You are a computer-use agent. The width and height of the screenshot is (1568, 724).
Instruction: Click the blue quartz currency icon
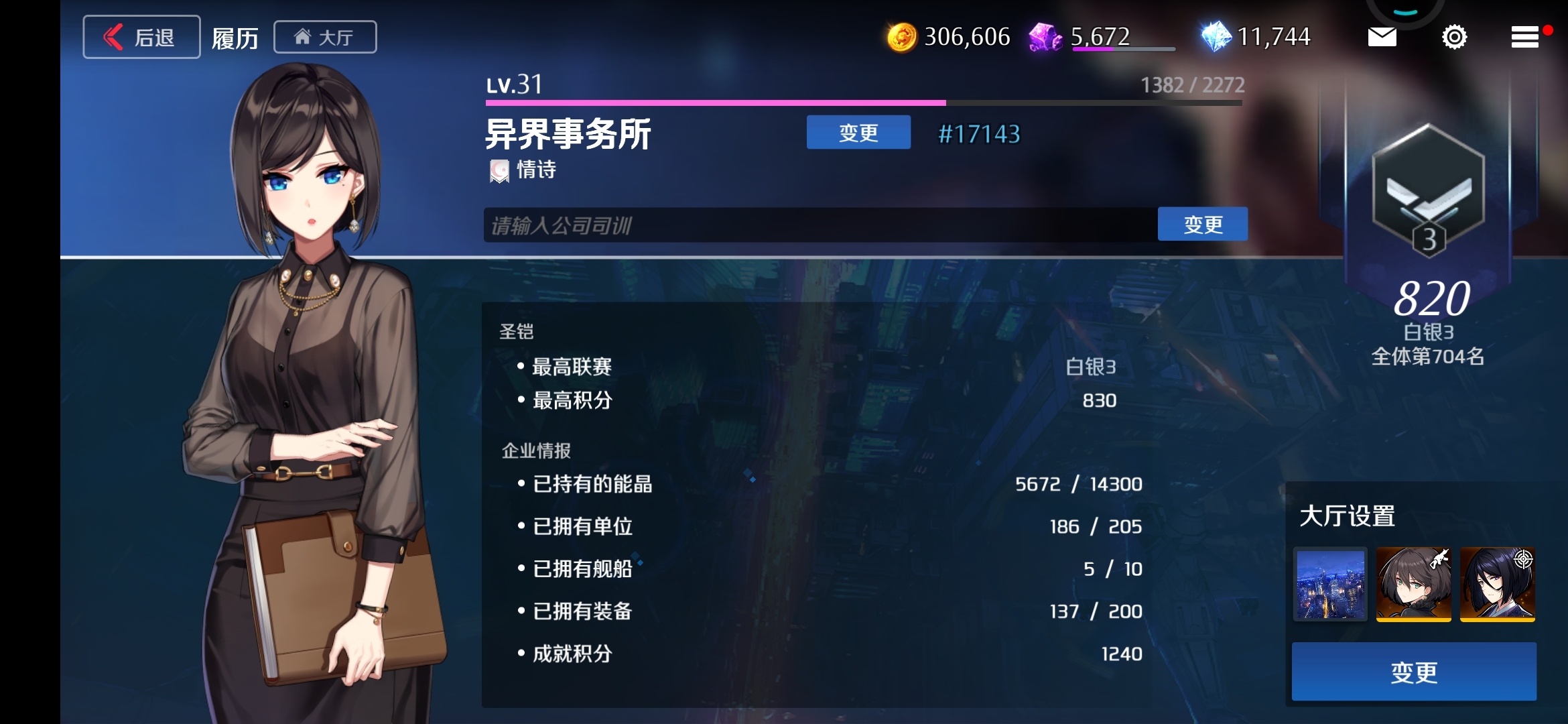pos(1221,36)
